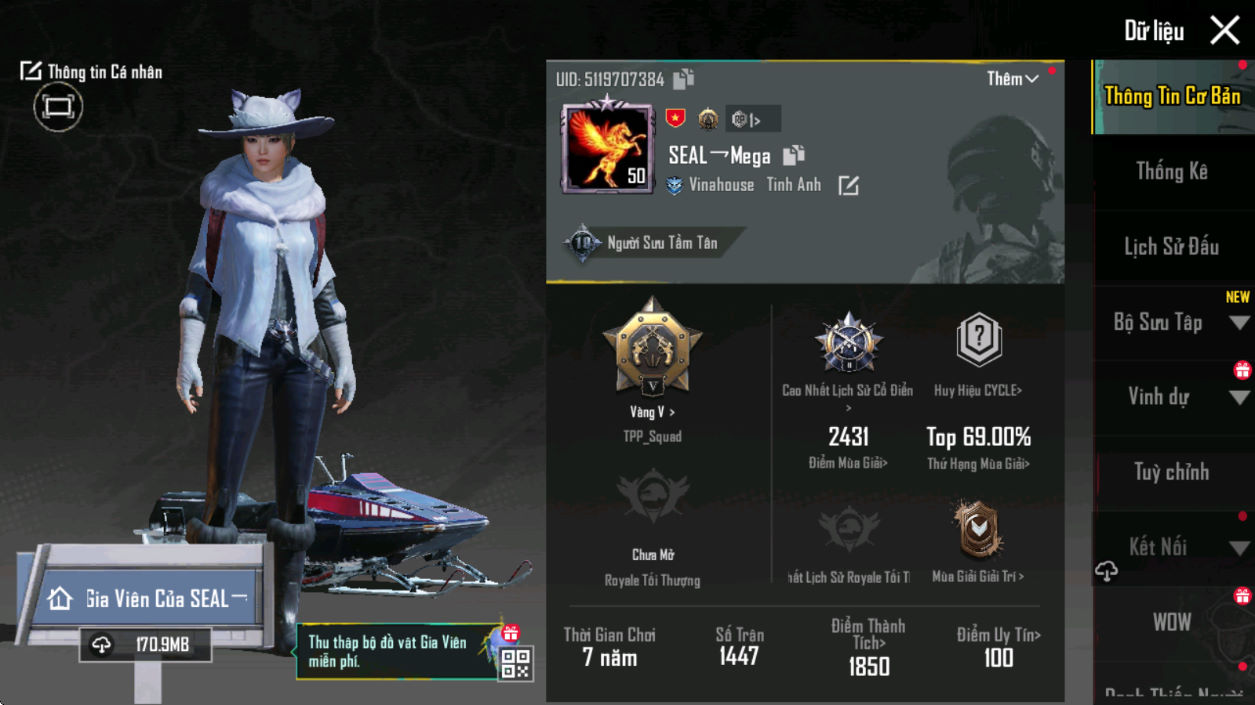Select the Thông Tin Cơ Bản tab
Image resolution: width=1255 pixels, height=705 pixels.
pos(1172,96)
